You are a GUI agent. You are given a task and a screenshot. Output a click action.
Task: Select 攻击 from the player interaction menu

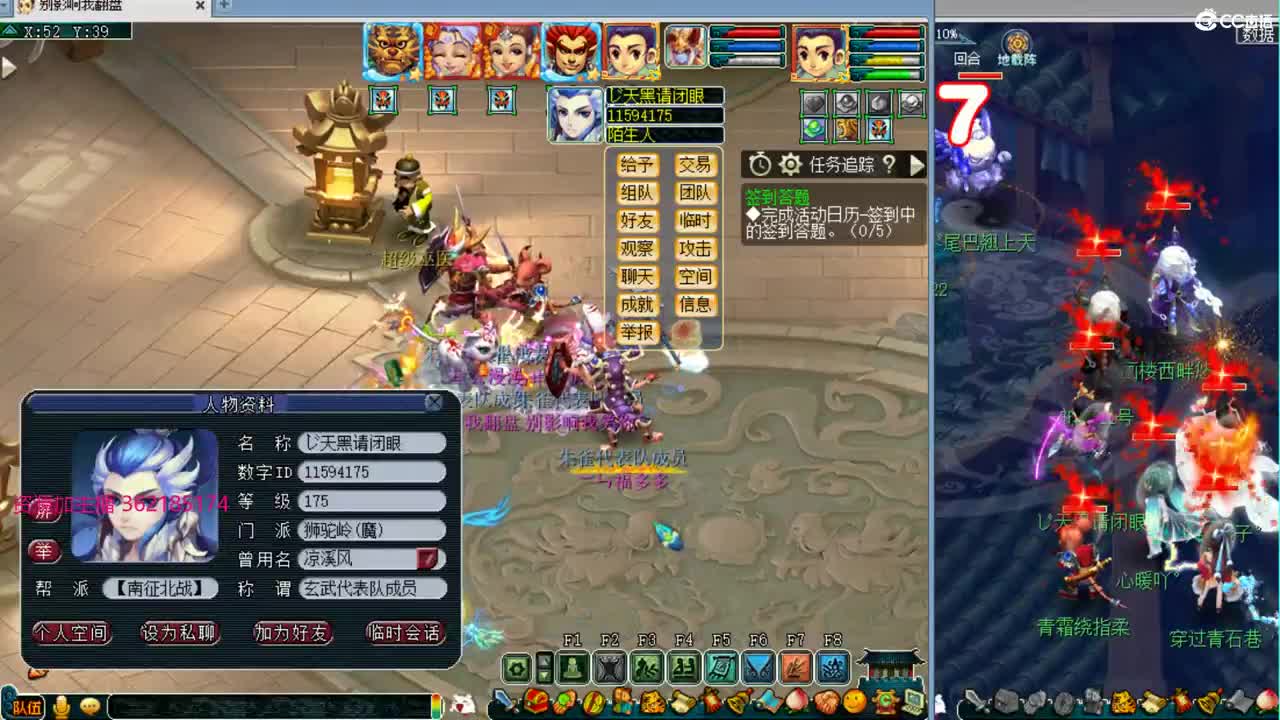coord(697,249)
